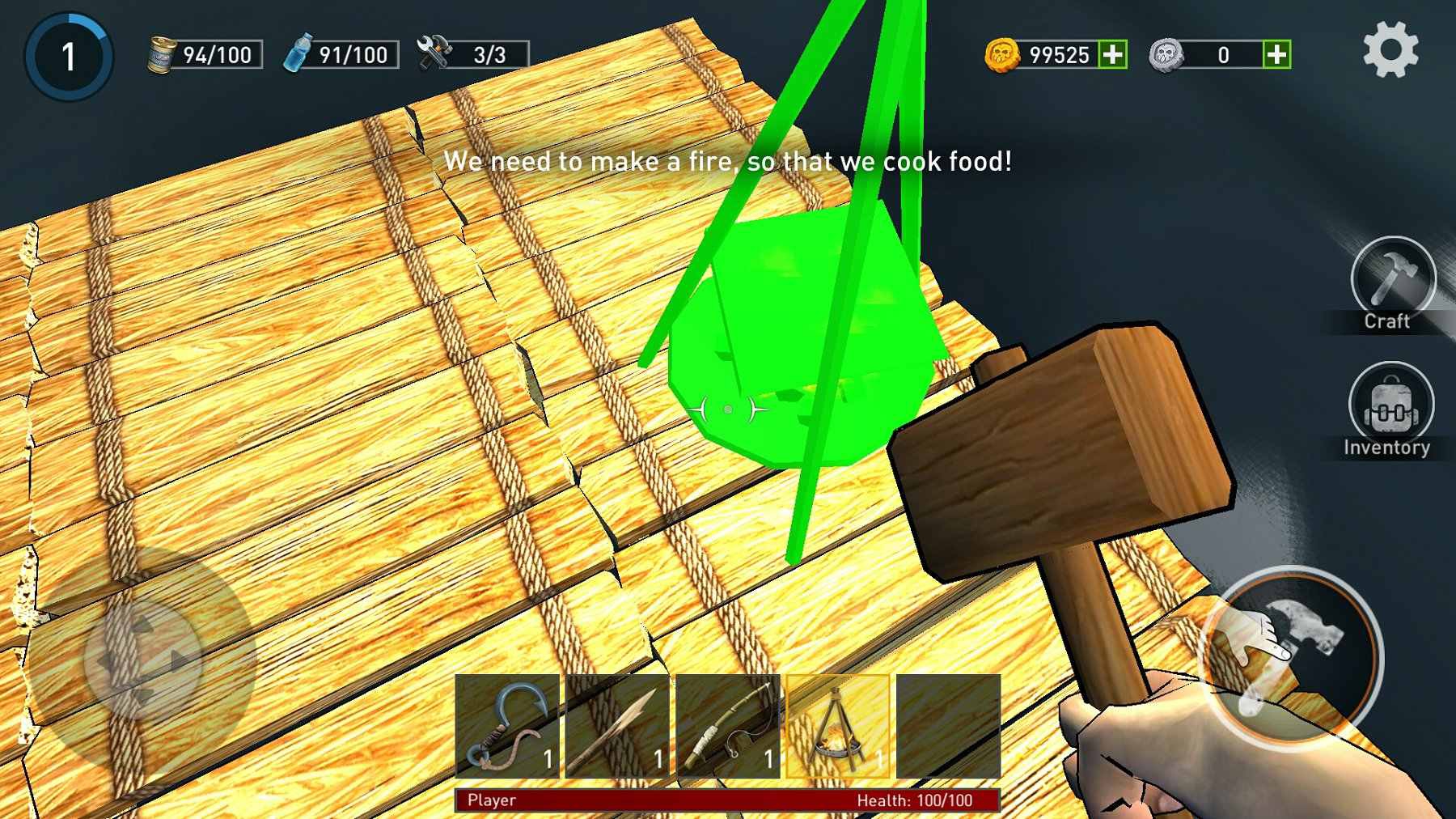Select the campfire tripod hotbar slot

click(838, 726)
